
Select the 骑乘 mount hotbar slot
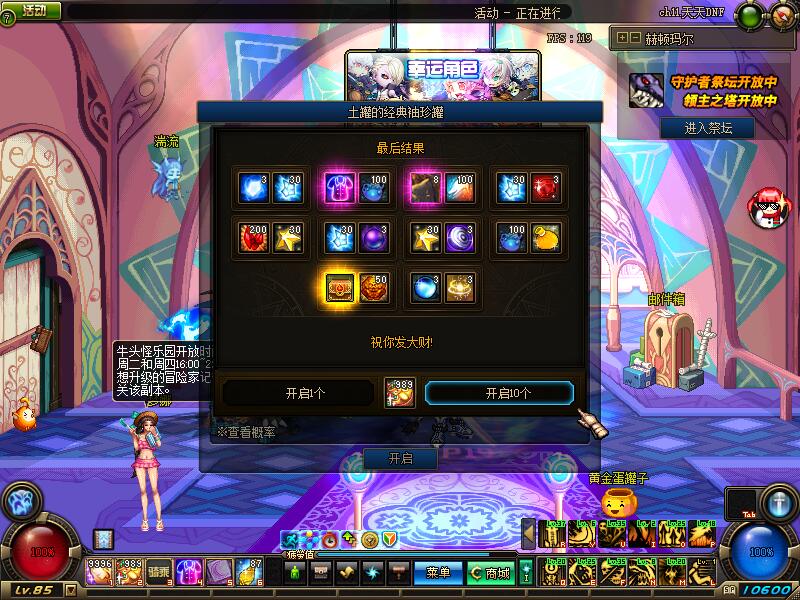pos(159,570)
